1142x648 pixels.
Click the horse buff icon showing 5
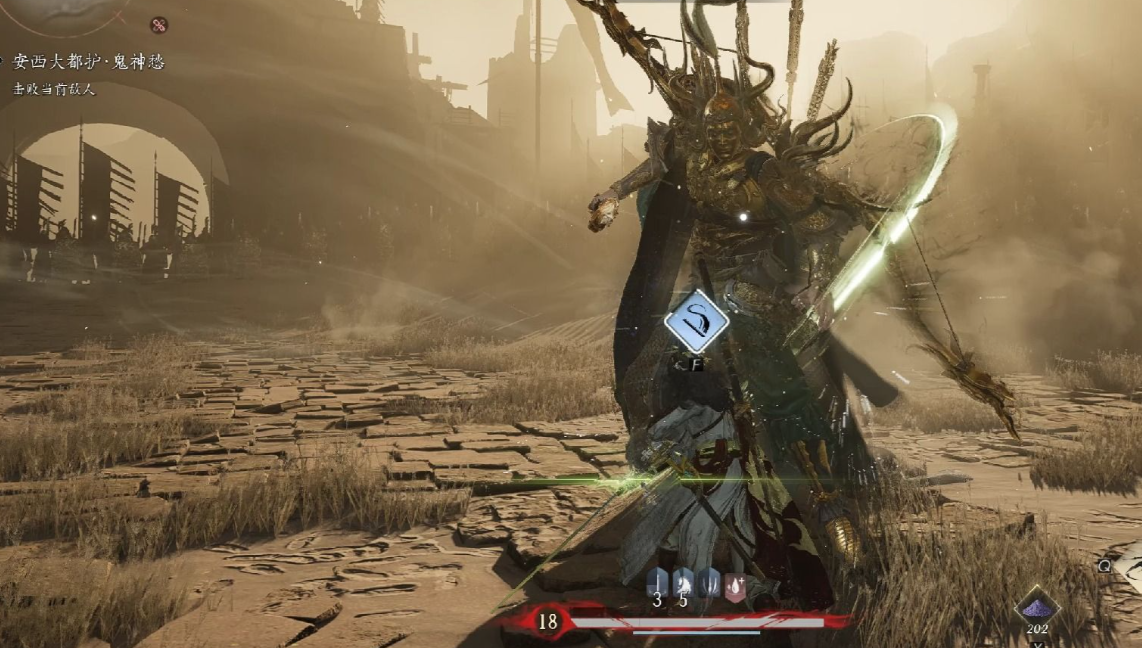(x=683, y=583)
